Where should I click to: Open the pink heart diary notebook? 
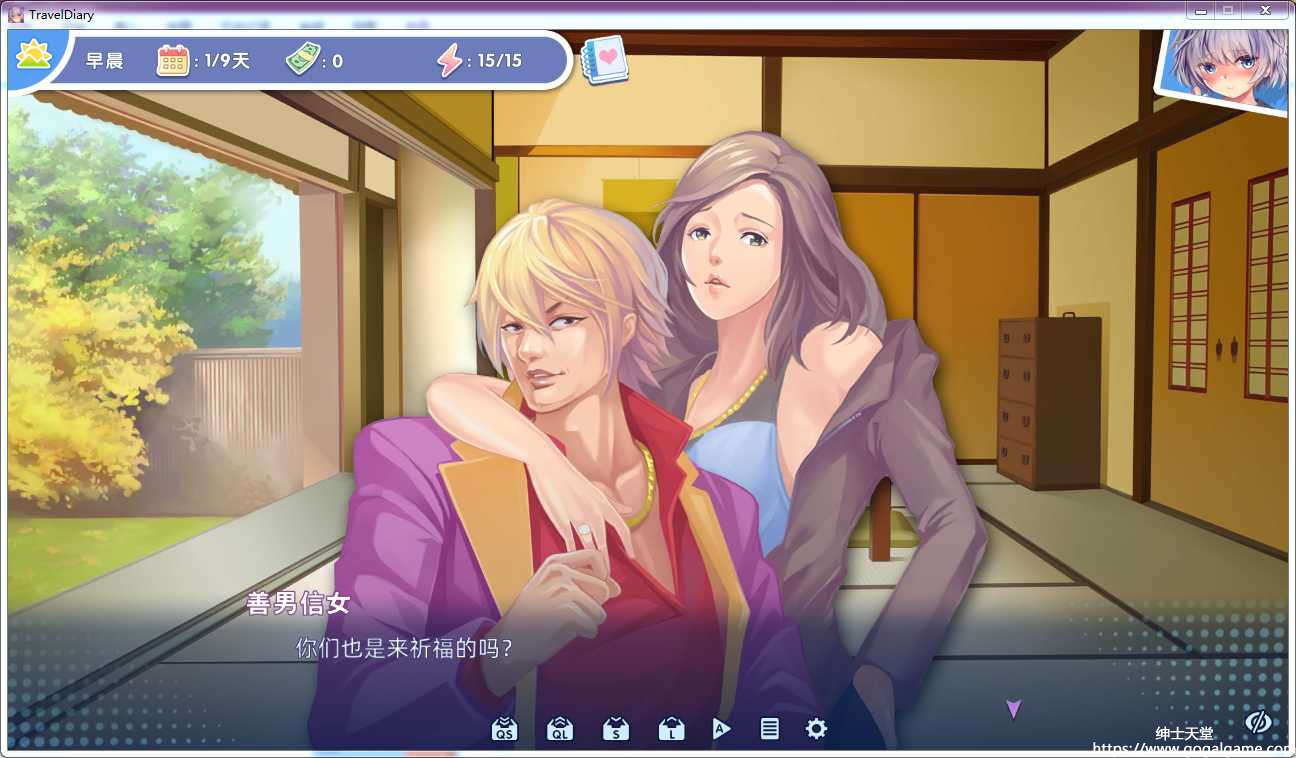coord(604,60)
